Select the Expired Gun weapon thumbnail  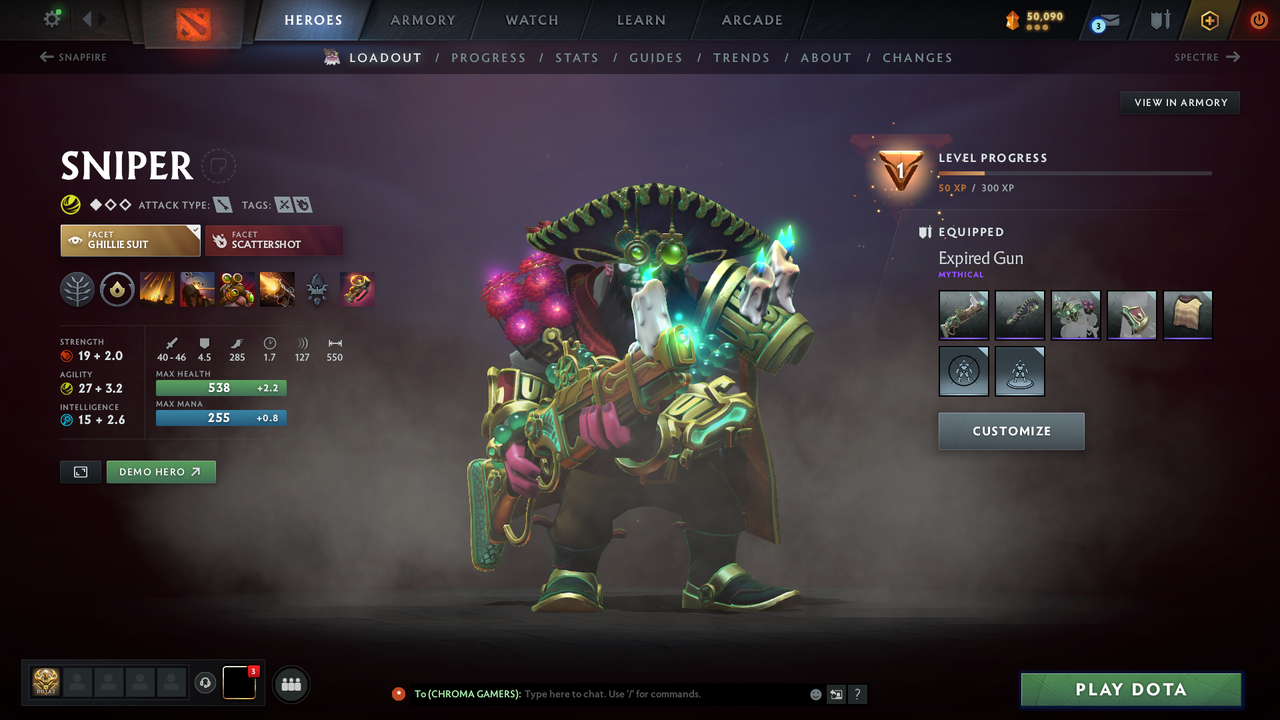pos(963,314)
